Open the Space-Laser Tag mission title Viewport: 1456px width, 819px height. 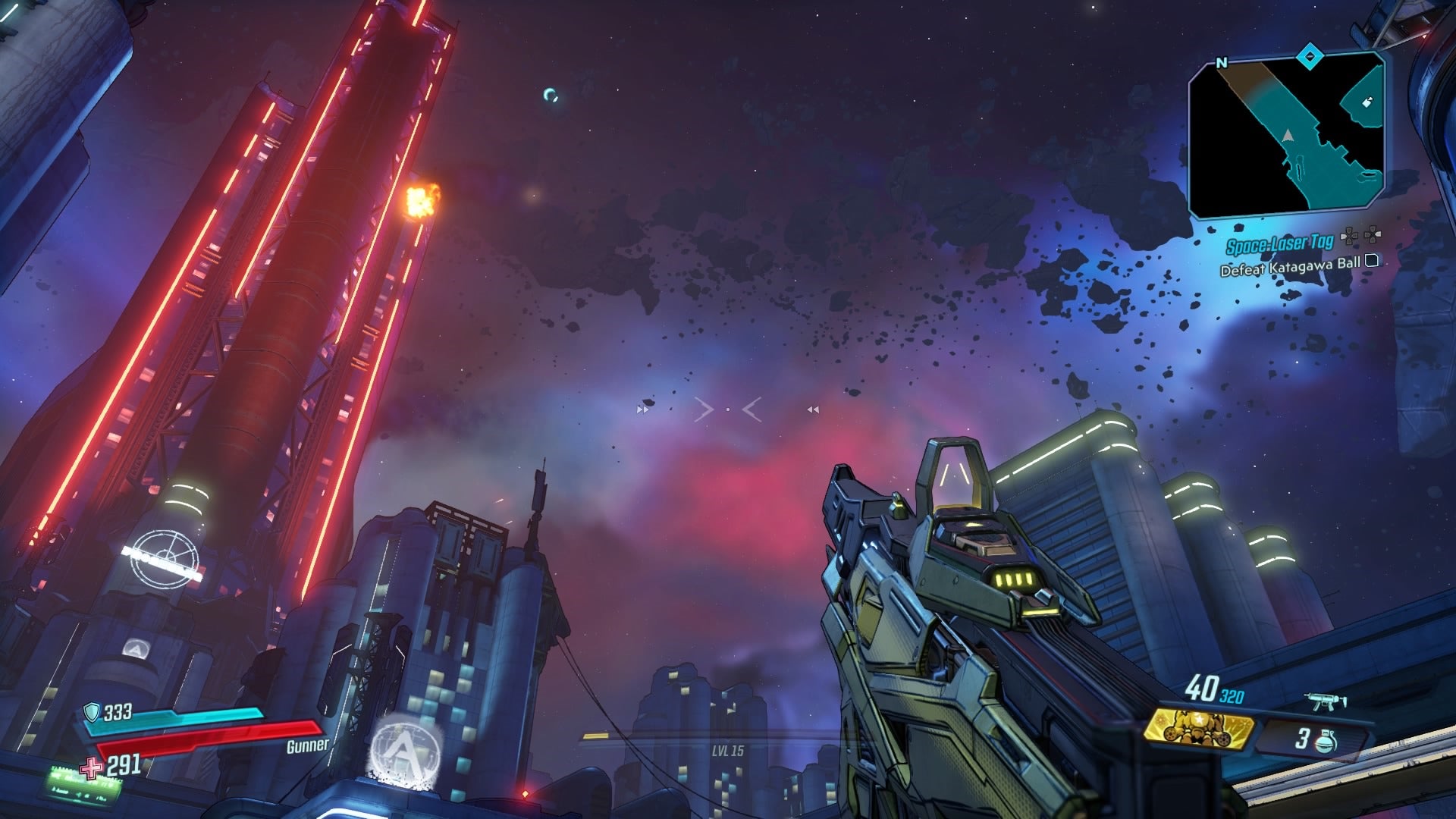click(x=1280, y=244)
